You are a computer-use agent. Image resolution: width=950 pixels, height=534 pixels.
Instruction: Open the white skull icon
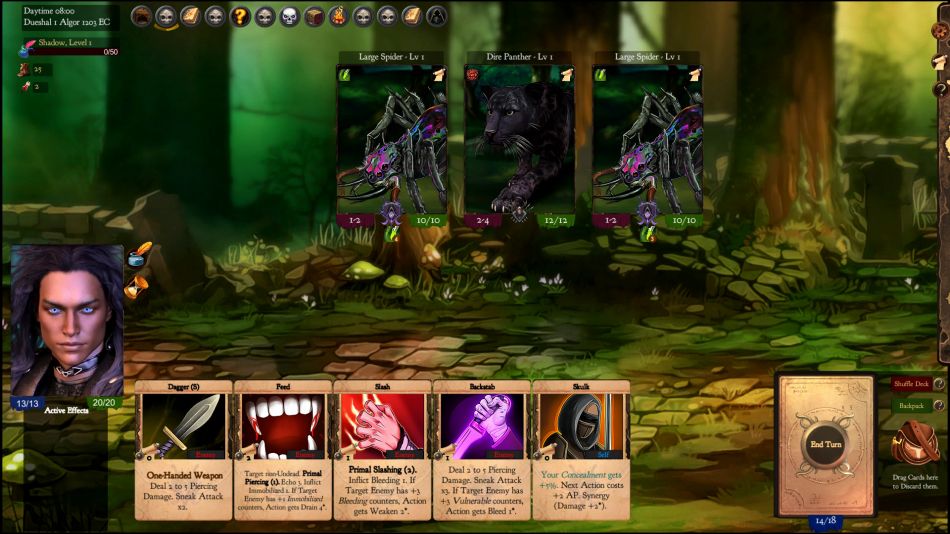tap(289, 16)
